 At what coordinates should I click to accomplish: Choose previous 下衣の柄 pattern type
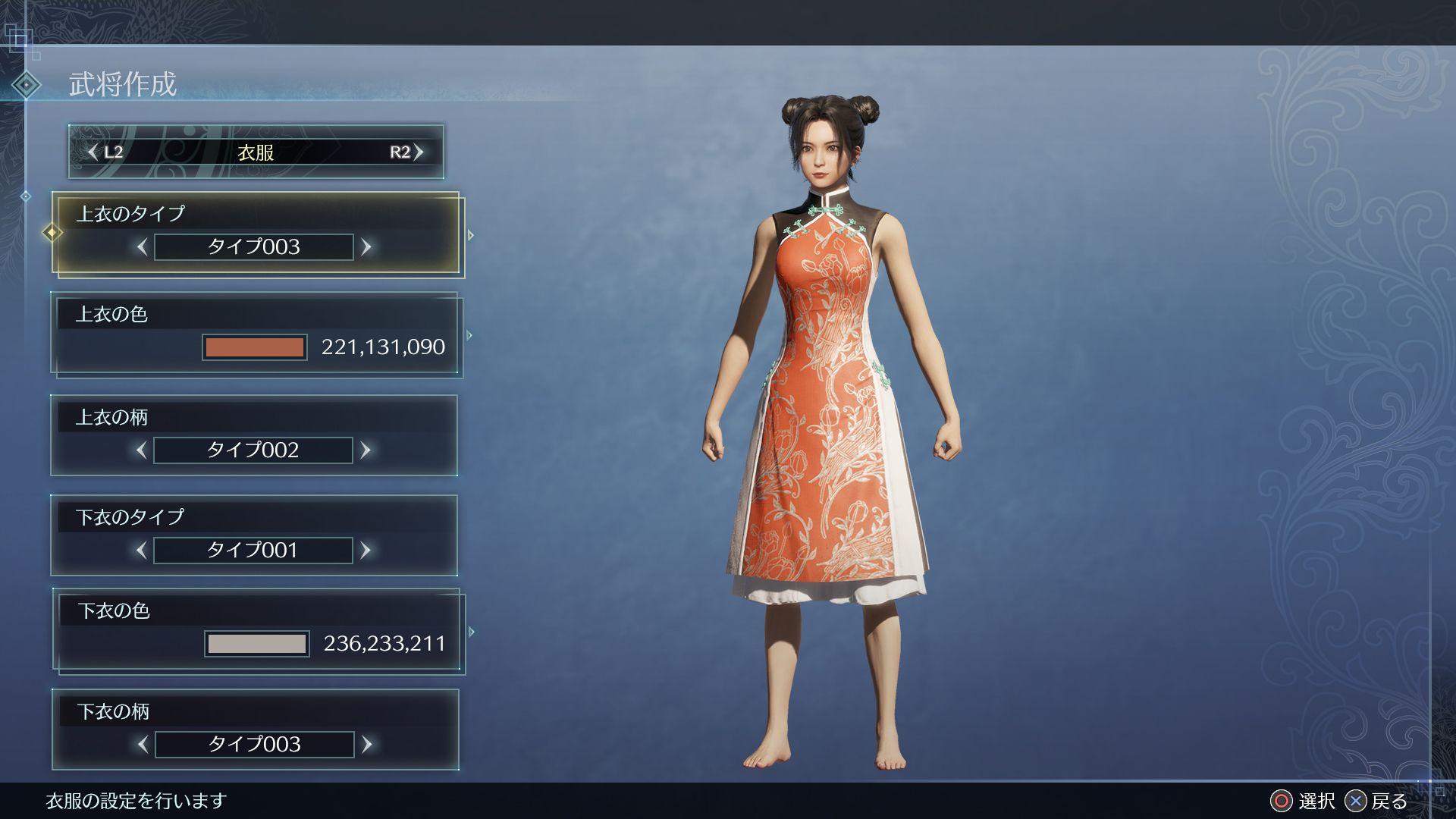[143, 745]
